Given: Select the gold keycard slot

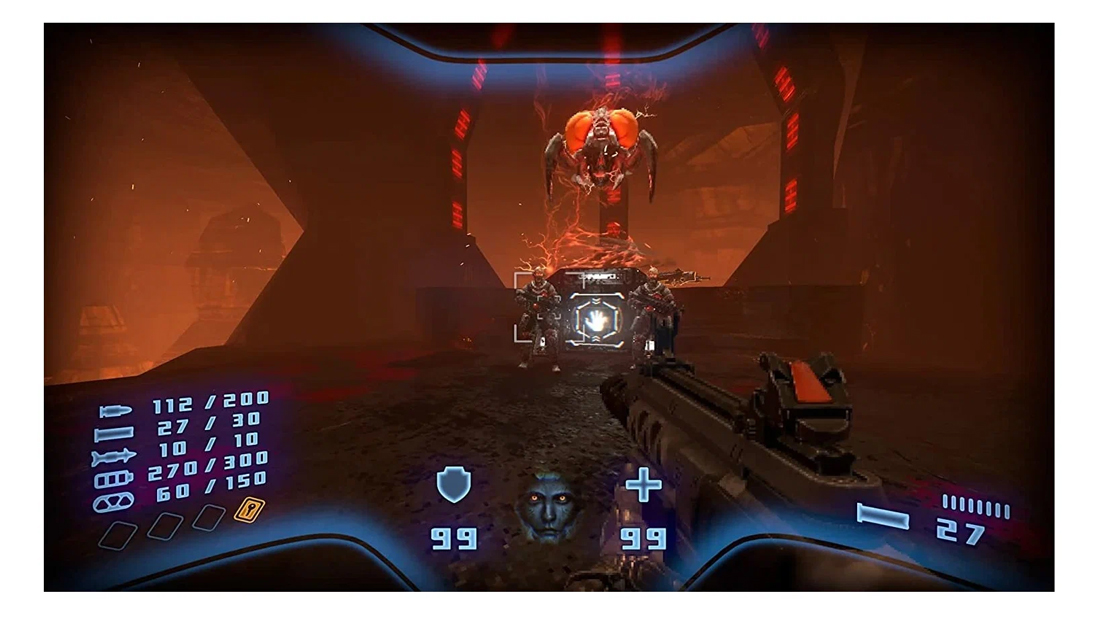Looking at the screenshot, I should point(247,511).
